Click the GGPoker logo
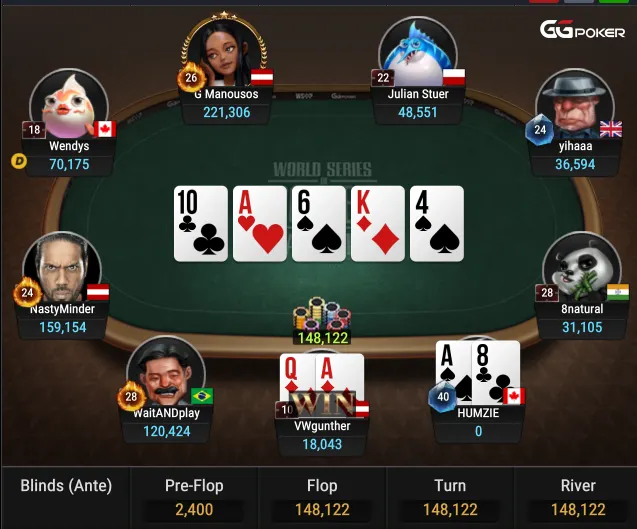The height and width of the screenshot is (529, 637). [582, 30]
